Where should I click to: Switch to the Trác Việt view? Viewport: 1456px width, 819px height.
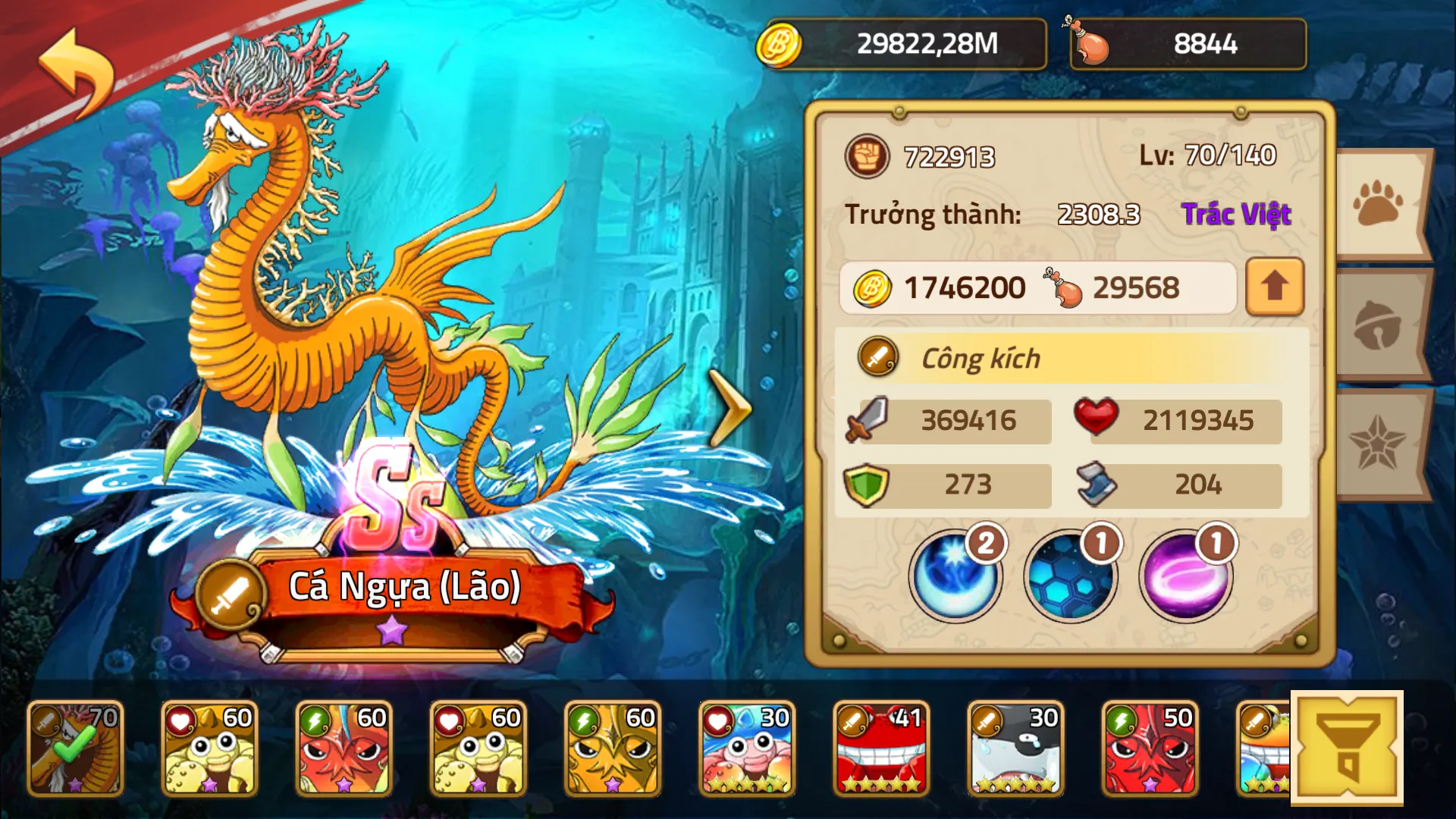click(1236, 214)
